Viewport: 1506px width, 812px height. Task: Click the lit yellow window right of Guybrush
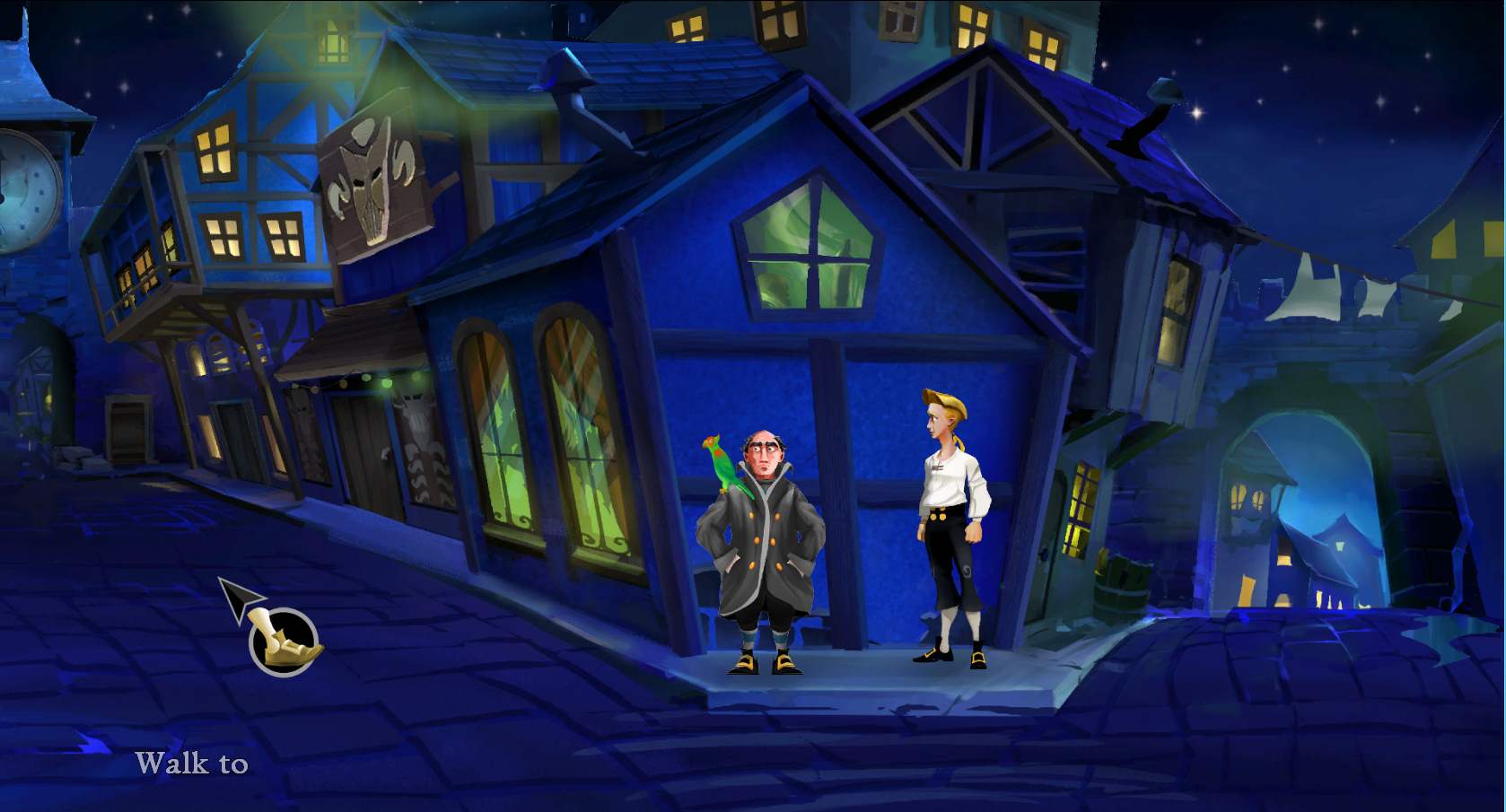pos(1081,511)
